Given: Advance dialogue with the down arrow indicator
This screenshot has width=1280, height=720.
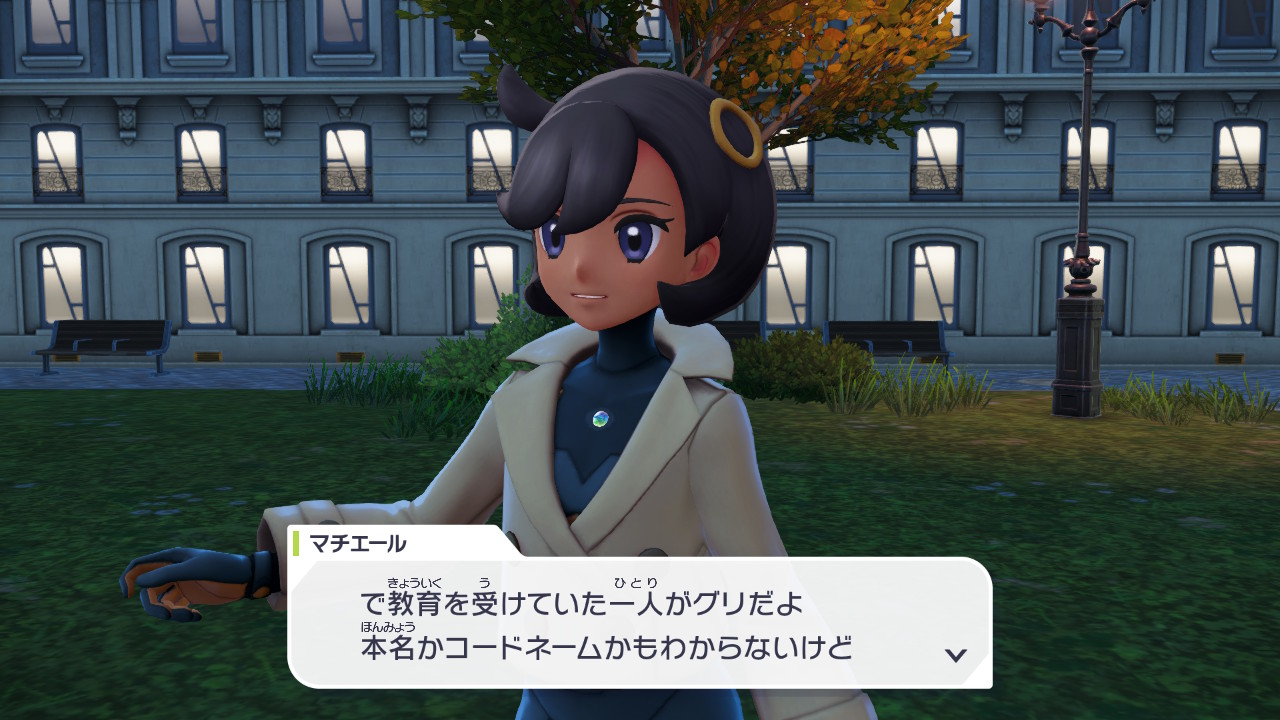Looking at the screenshot, I should pos(956,655).
